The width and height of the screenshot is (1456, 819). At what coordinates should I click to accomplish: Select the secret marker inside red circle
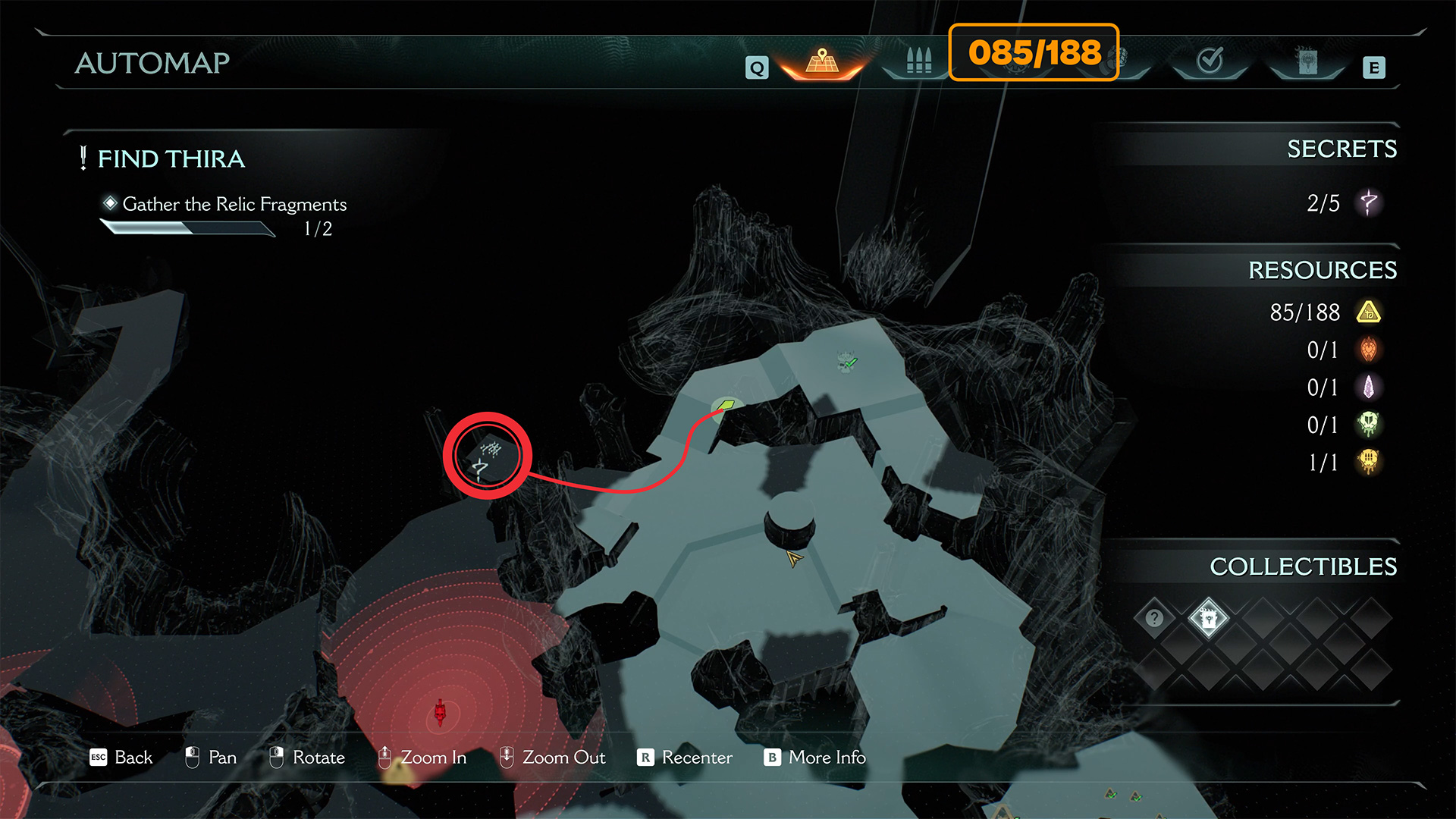[487, 457]
